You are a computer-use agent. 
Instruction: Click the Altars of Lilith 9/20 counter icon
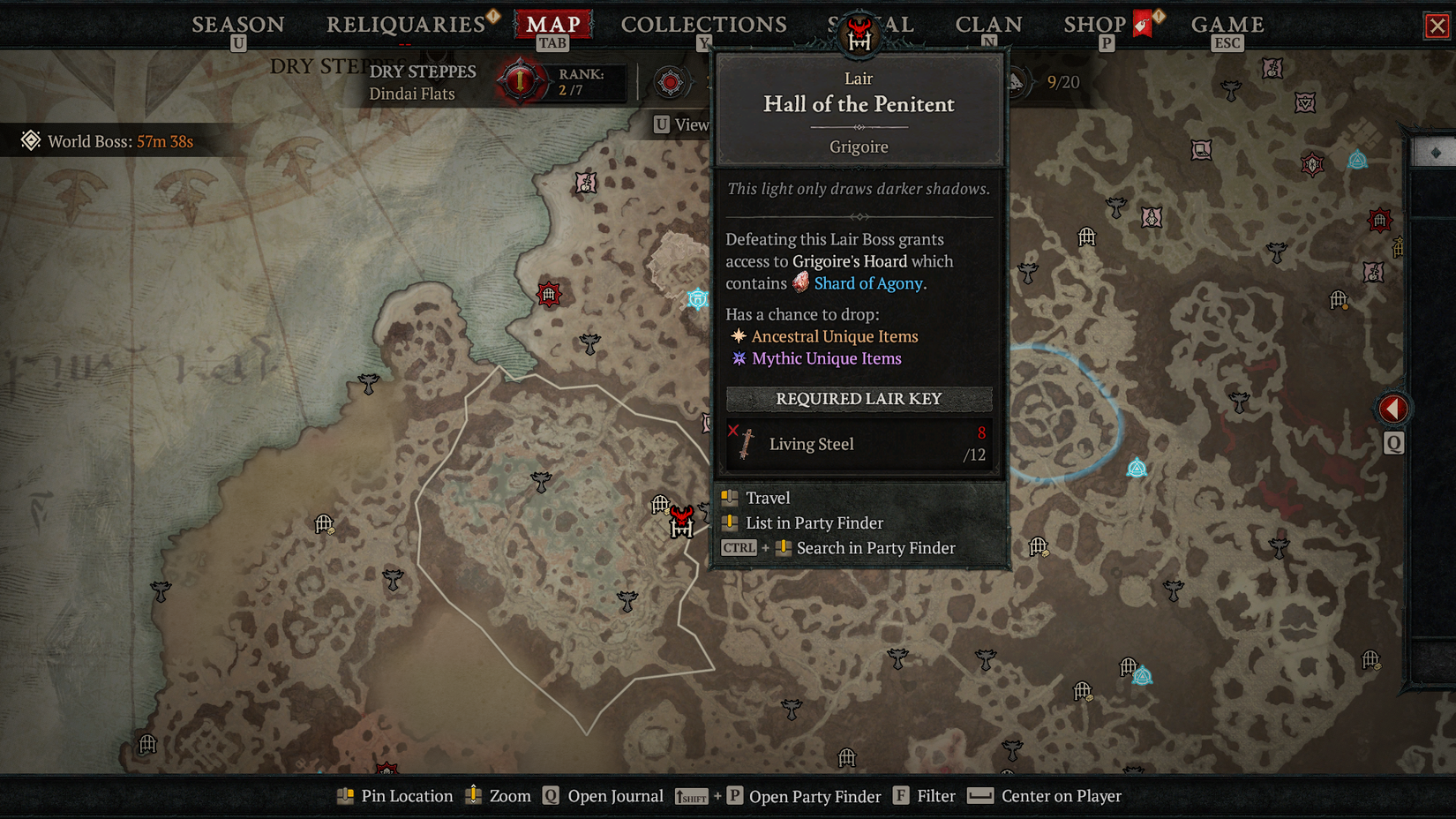pyautogui.click(x=1021, y=82)
